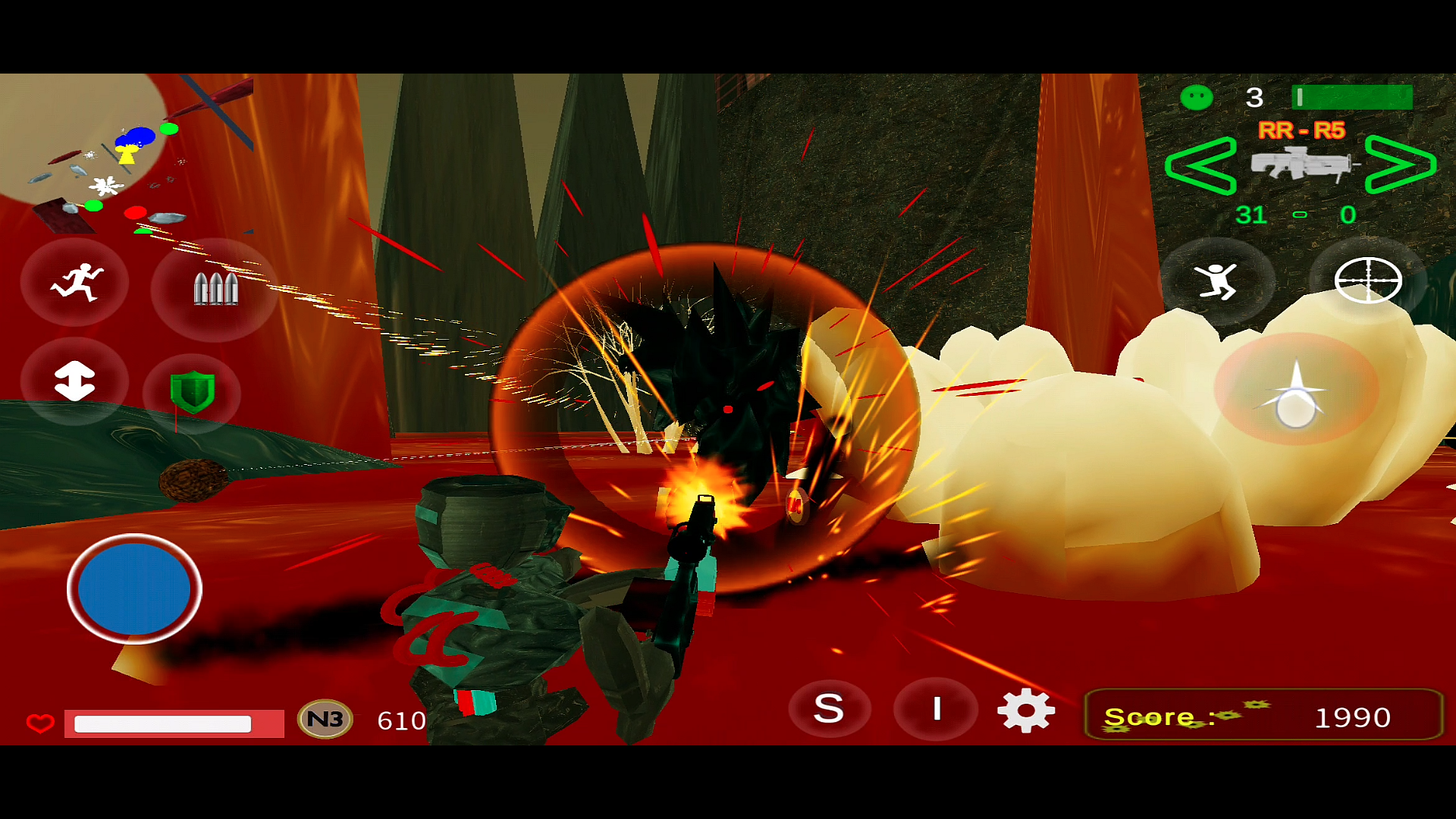
Task: Tap the jump figure button
Action: [1216, 282]
